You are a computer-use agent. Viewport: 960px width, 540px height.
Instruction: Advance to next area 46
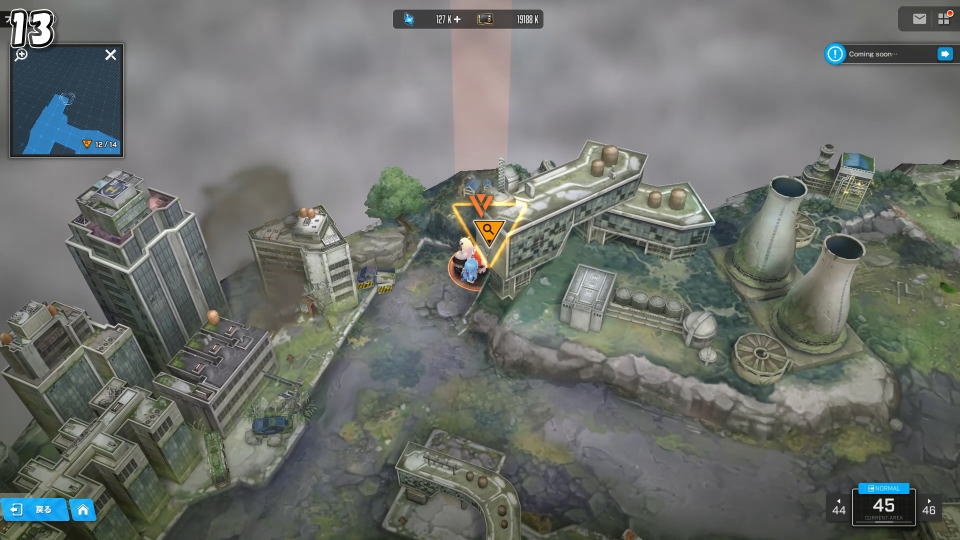click(x=930, y=506)
